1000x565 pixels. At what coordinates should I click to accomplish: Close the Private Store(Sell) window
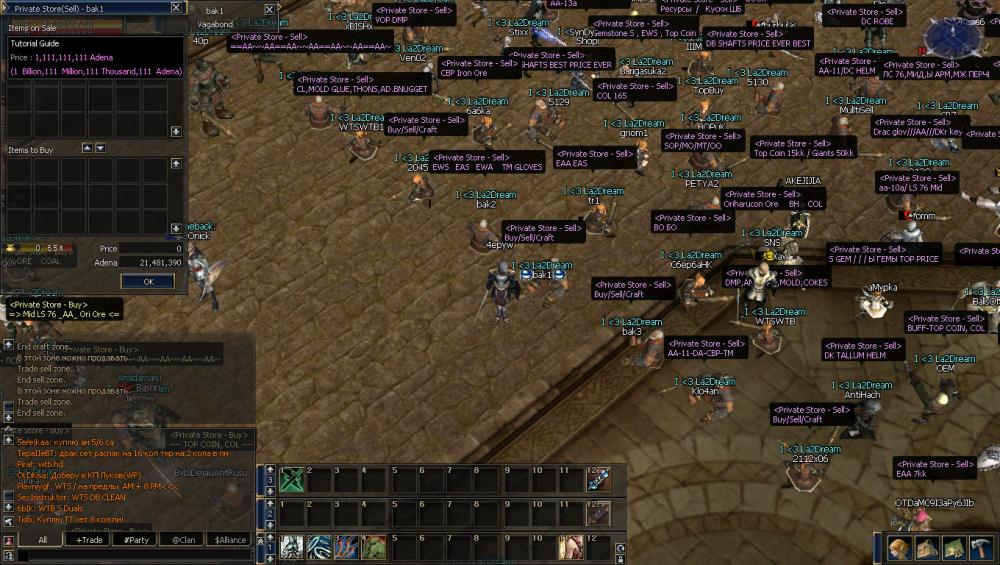[176, 8]
